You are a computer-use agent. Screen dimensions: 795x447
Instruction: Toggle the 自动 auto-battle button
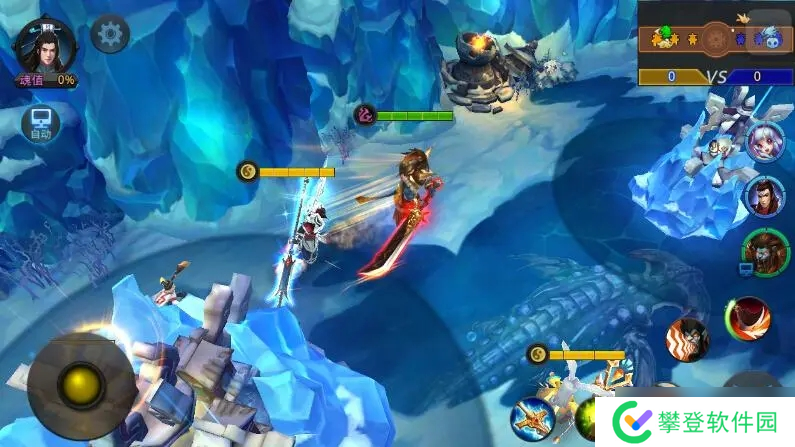[40, 124]
